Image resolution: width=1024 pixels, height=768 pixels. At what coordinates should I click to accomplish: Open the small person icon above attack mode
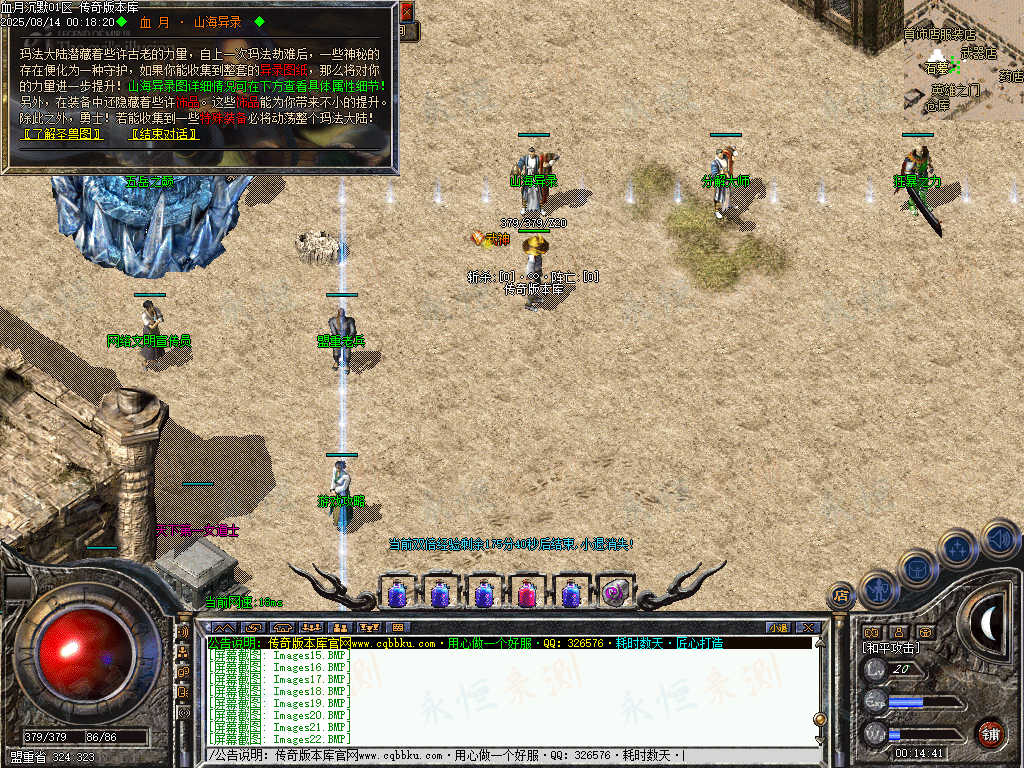coord(898,632)
